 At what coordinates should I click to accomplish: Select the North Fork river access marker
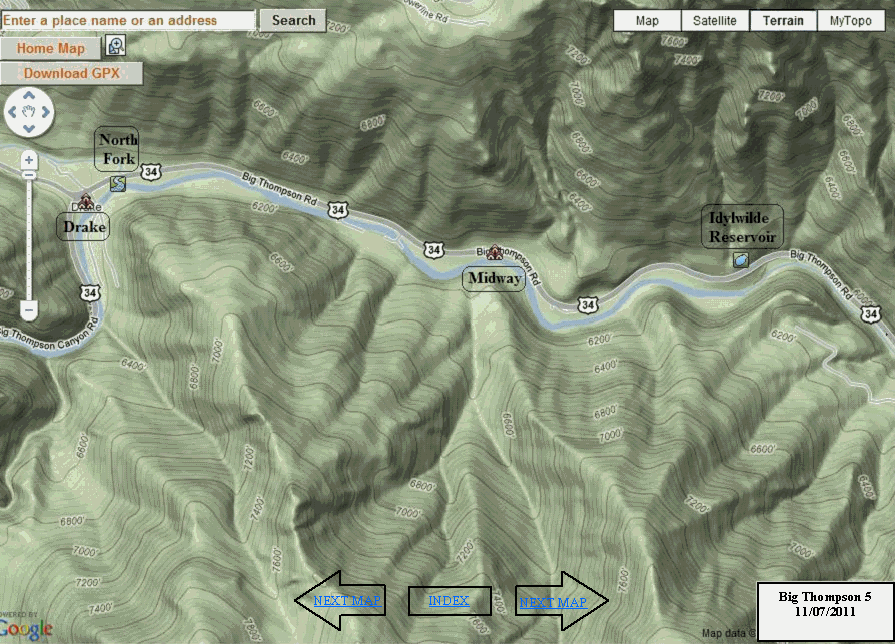coord(118,182)
